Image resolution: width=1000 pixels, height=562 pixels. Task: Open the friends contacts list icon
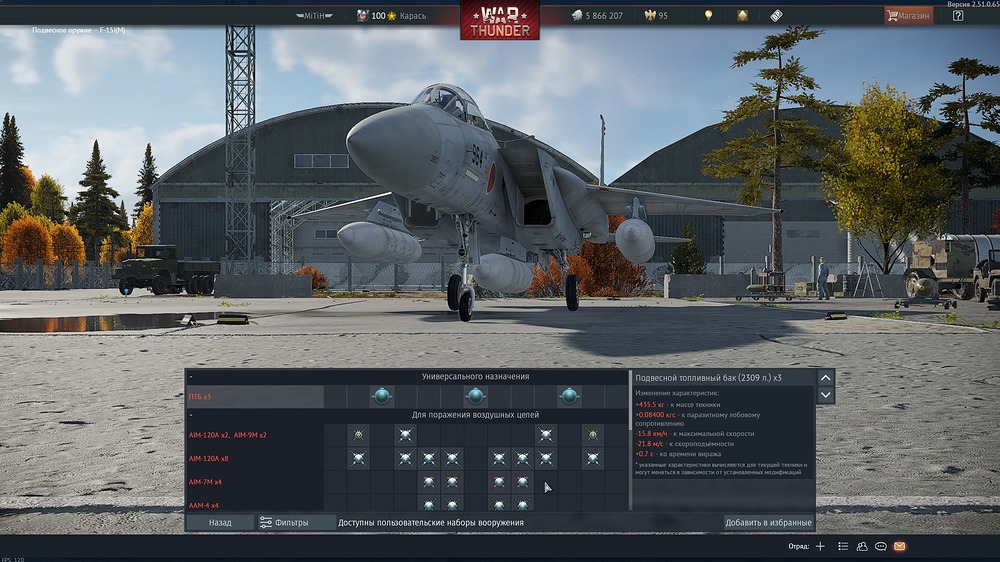(x=861, y=546)
